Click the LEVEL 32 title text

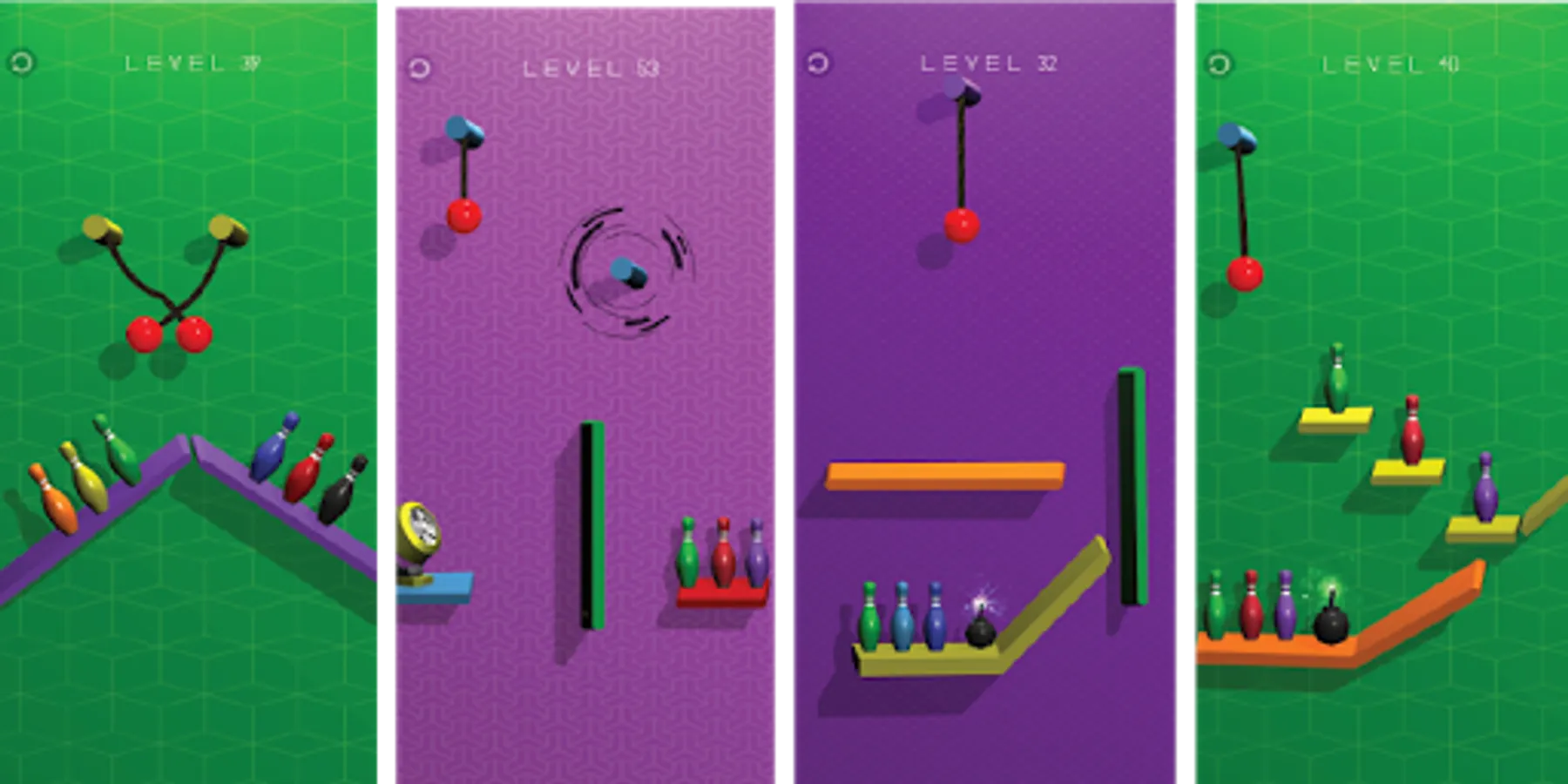[989, 63]
